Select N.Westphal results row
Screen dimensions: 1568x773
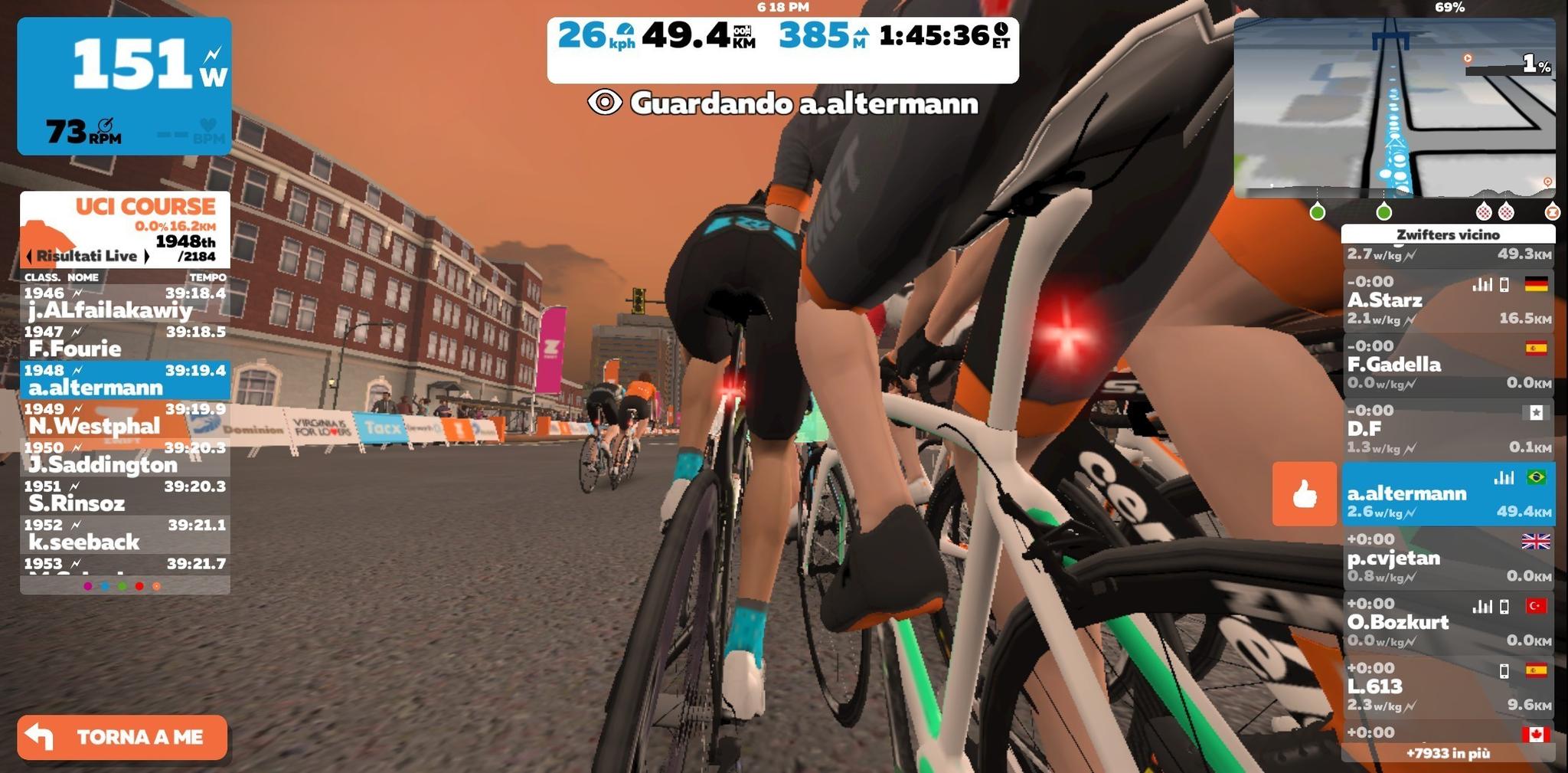[x=125, y=419]
